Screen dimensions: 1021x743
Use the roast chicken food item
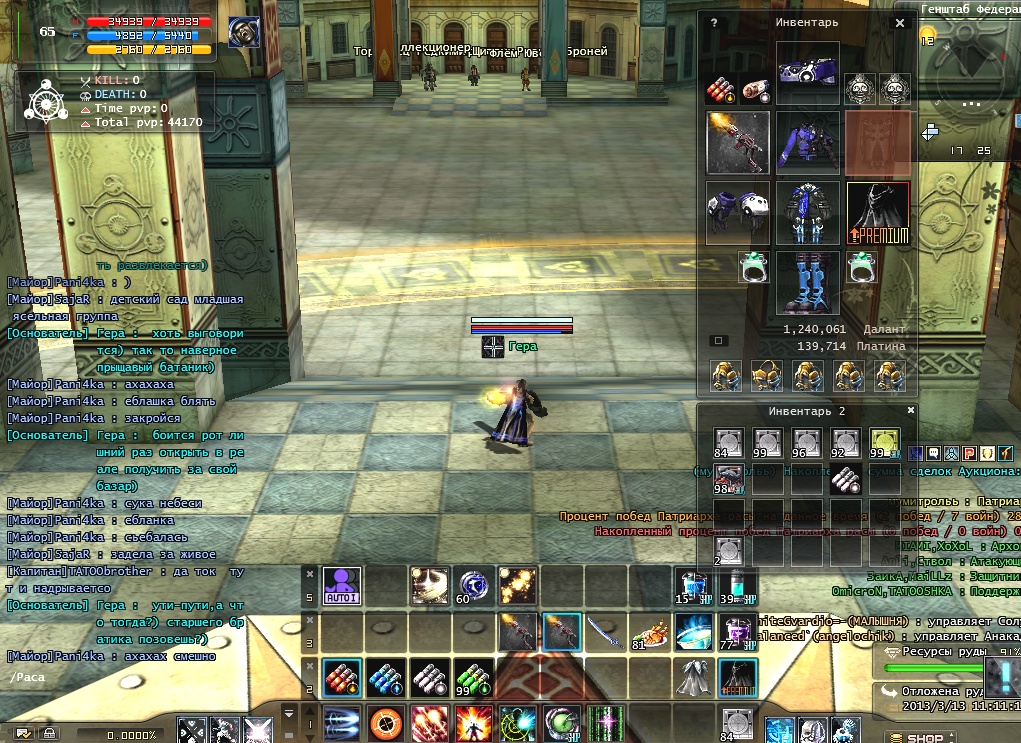click(x=648, y=632)
